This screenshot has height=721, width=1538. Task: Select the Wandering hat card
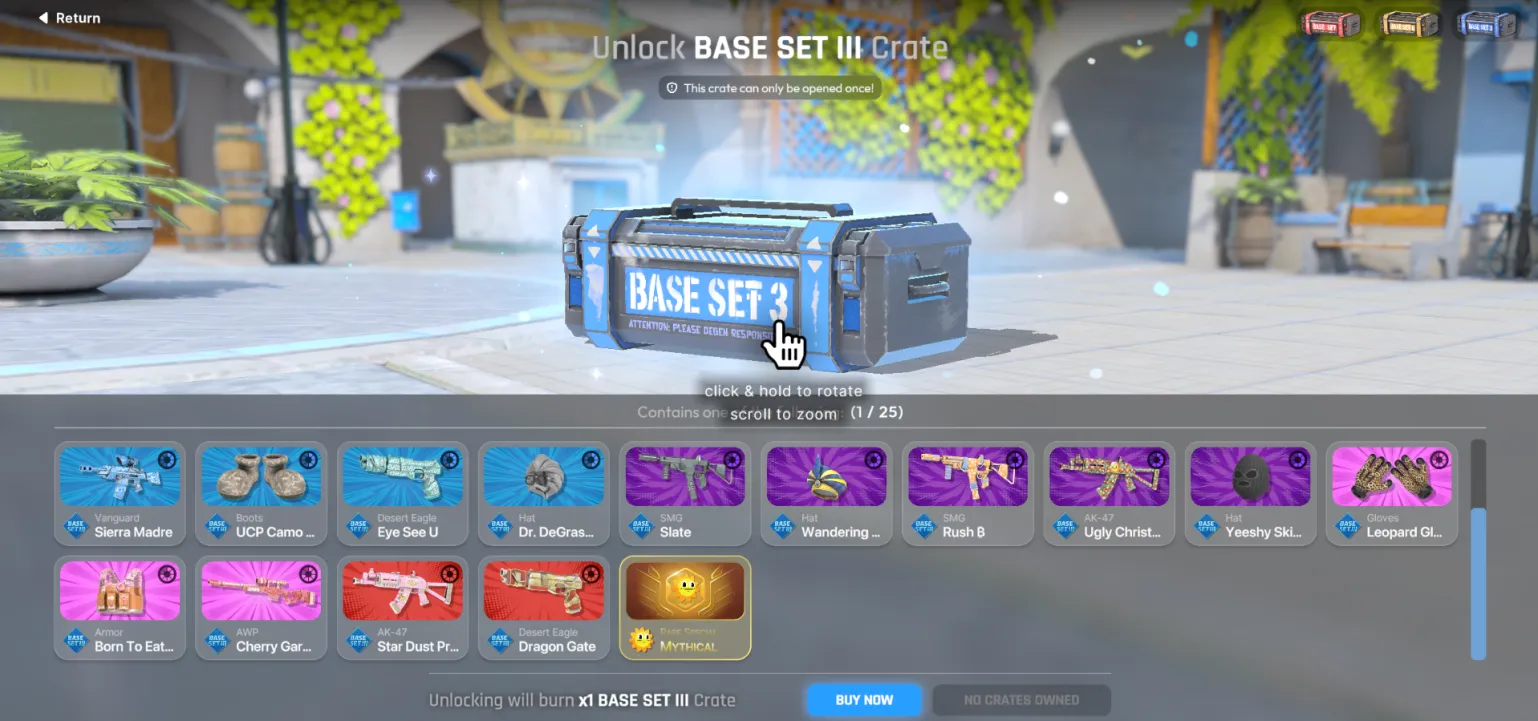(x=827, y=494)
